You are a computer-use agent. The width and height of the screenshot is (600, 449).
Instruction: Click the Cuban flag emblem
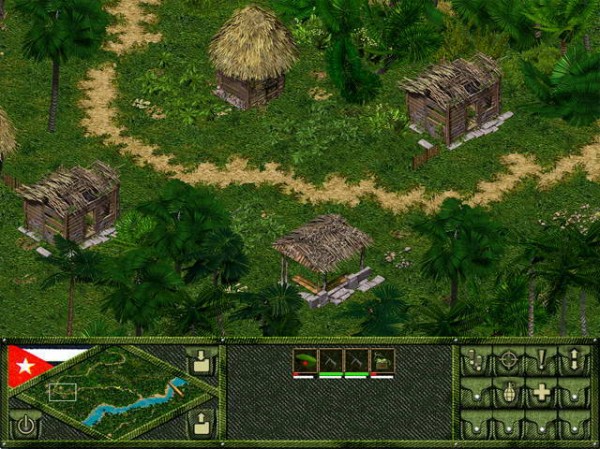pyautogui.click(x=28, y=366)
